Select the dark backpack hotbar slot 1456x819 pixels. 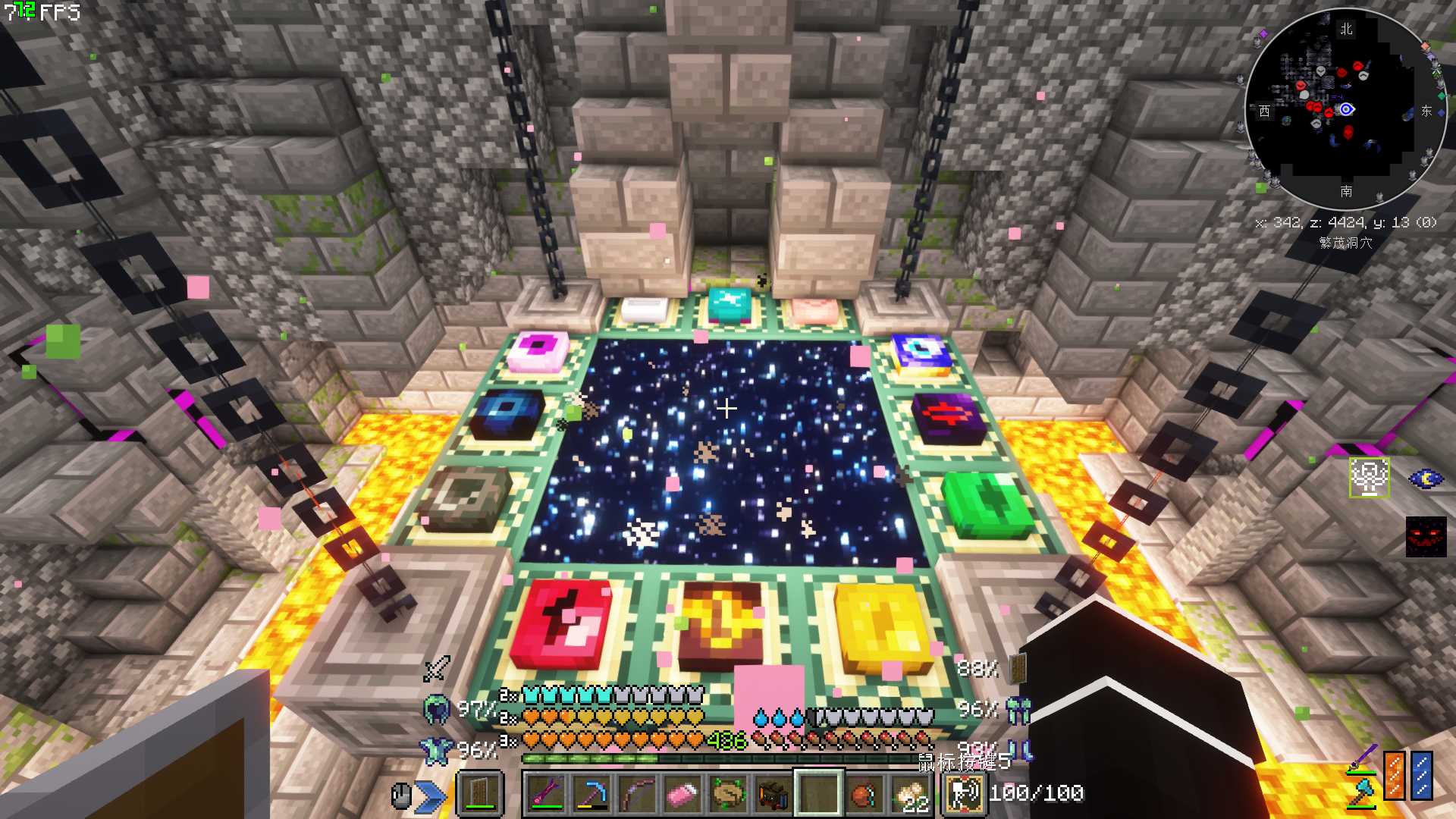tap(772, 794)
